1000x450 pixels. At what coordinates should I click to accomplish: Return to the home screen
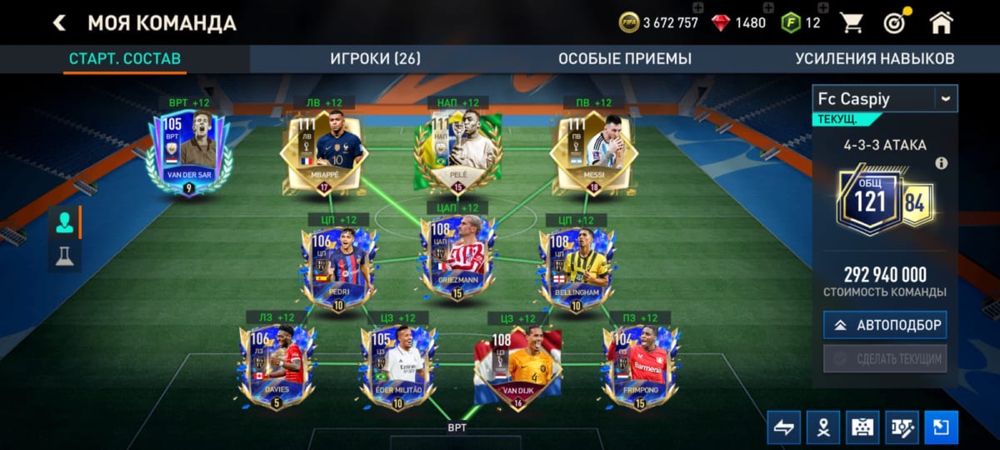(941, 22)
